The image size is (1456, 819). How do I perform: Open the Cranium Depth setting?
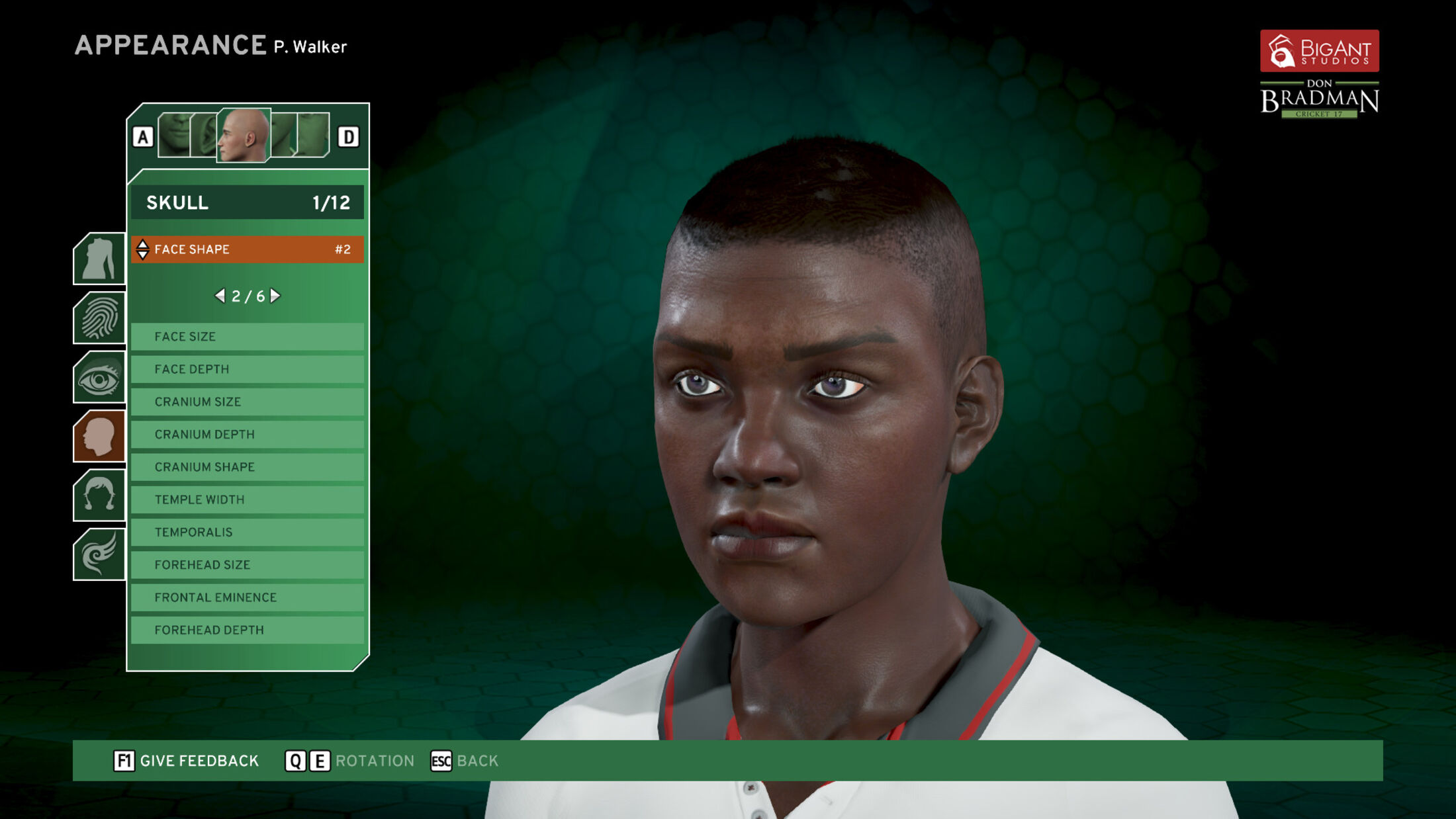point(247,435)
